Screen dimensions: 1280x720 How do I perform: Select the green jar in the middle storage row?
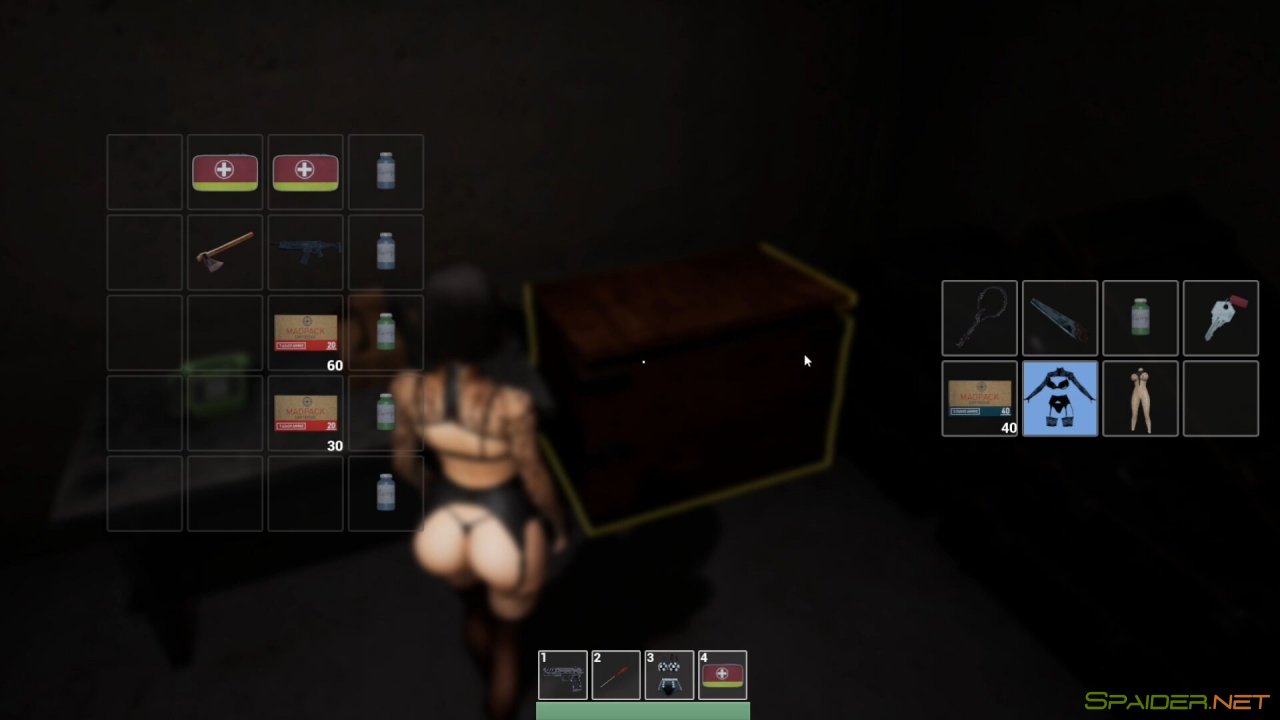pyautogui.click(x=385, y=331)
